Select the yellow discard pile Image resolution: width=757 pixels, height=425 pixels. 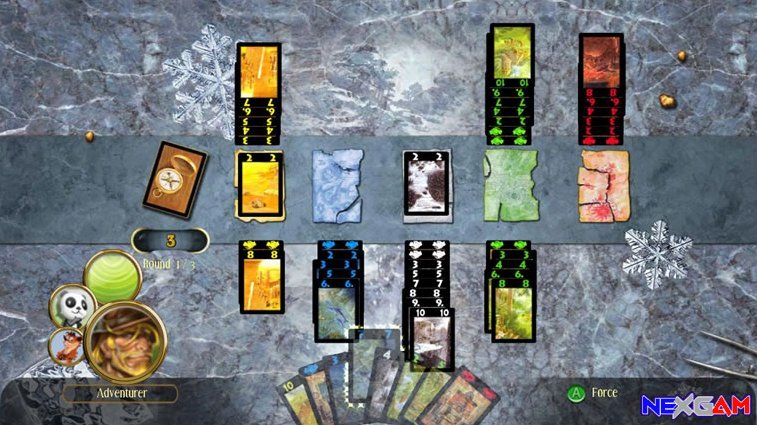259,184
